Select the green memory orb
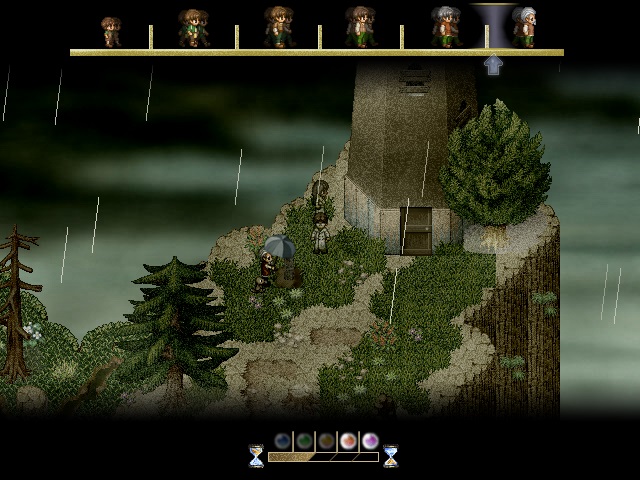640x480 pixels. click(305, 440)
